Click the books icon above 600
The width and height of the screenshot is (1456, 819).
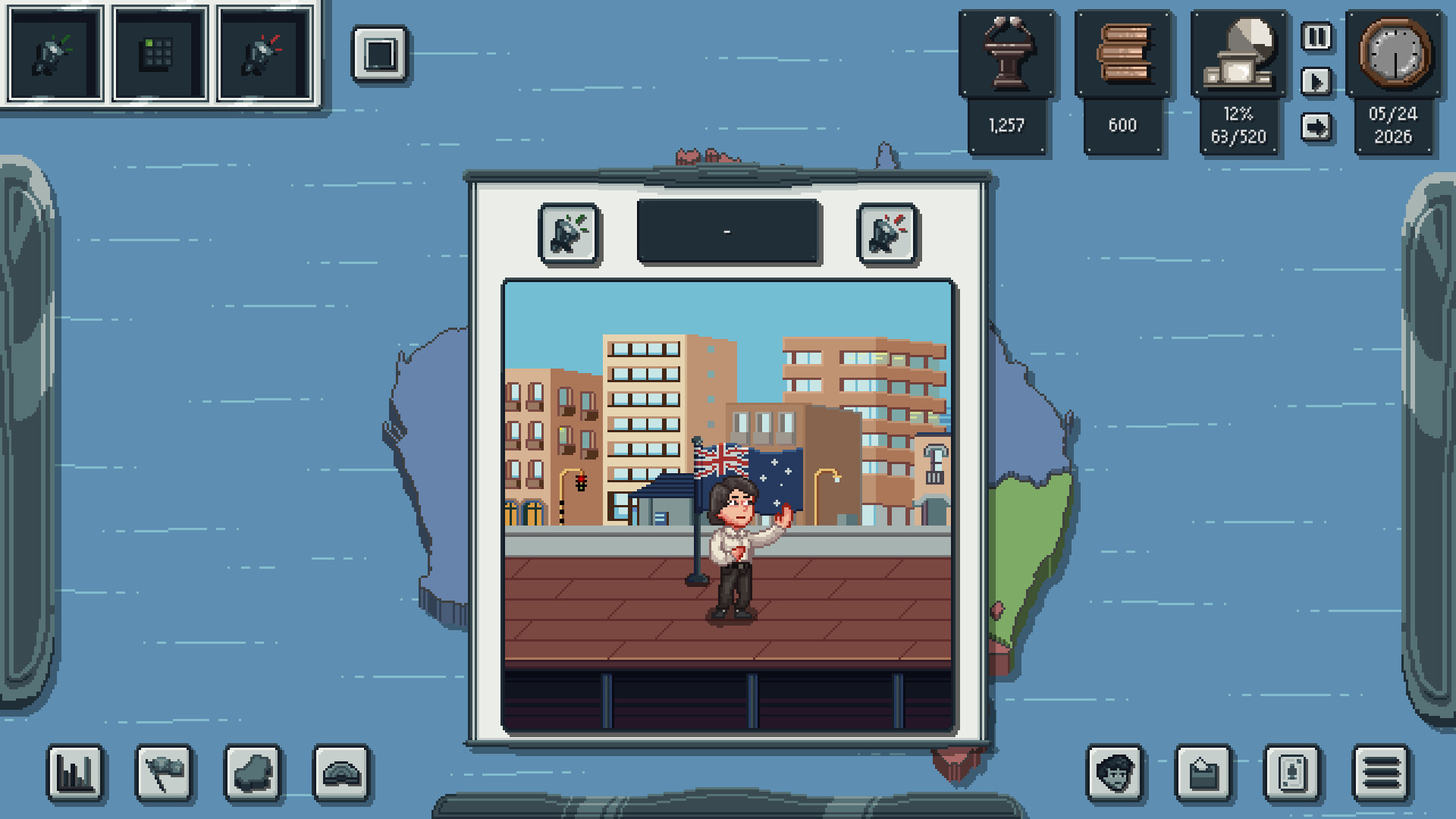click(x=1123, y=53)
